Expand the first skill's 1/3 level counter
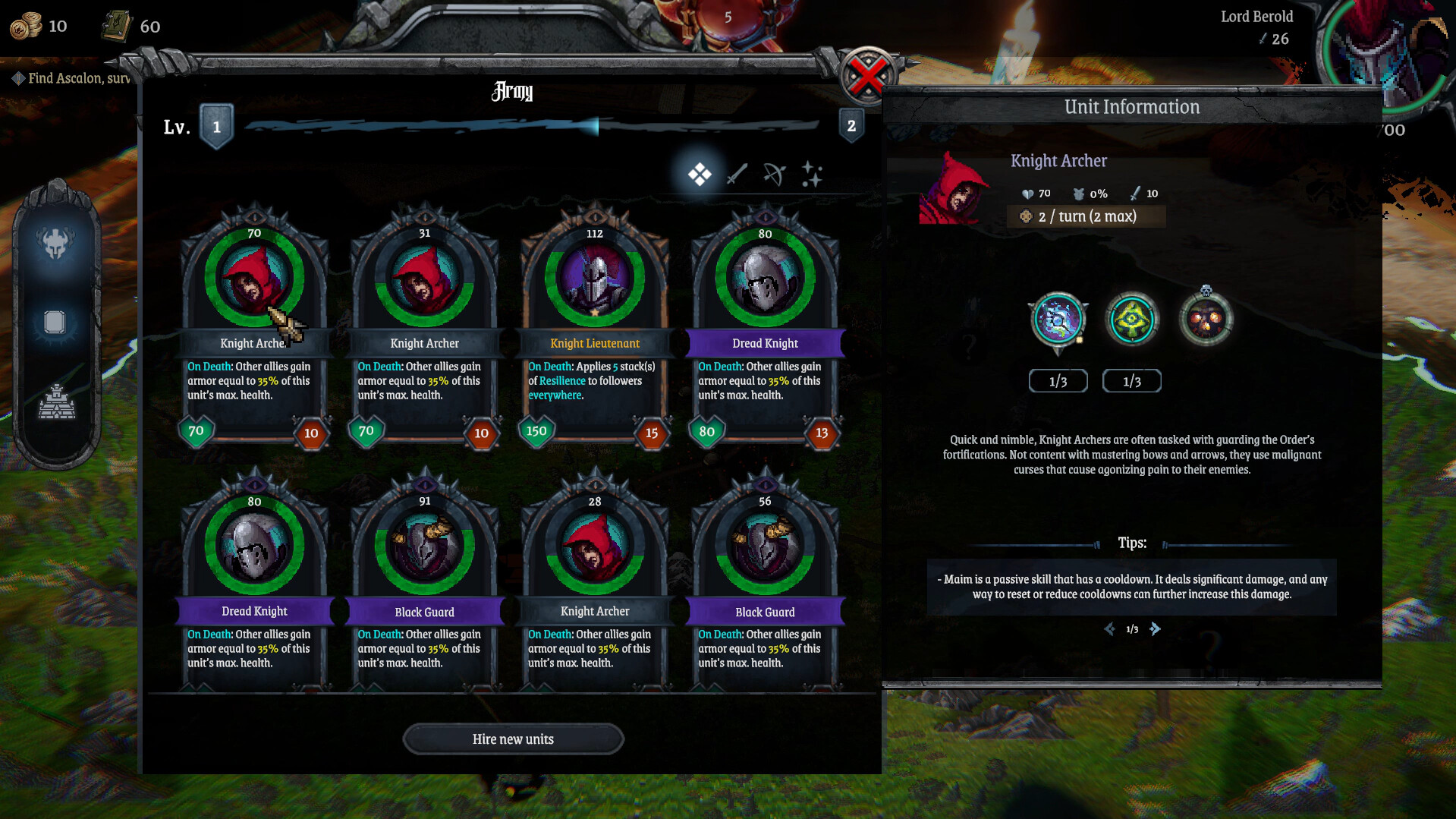 [1058, 380]
